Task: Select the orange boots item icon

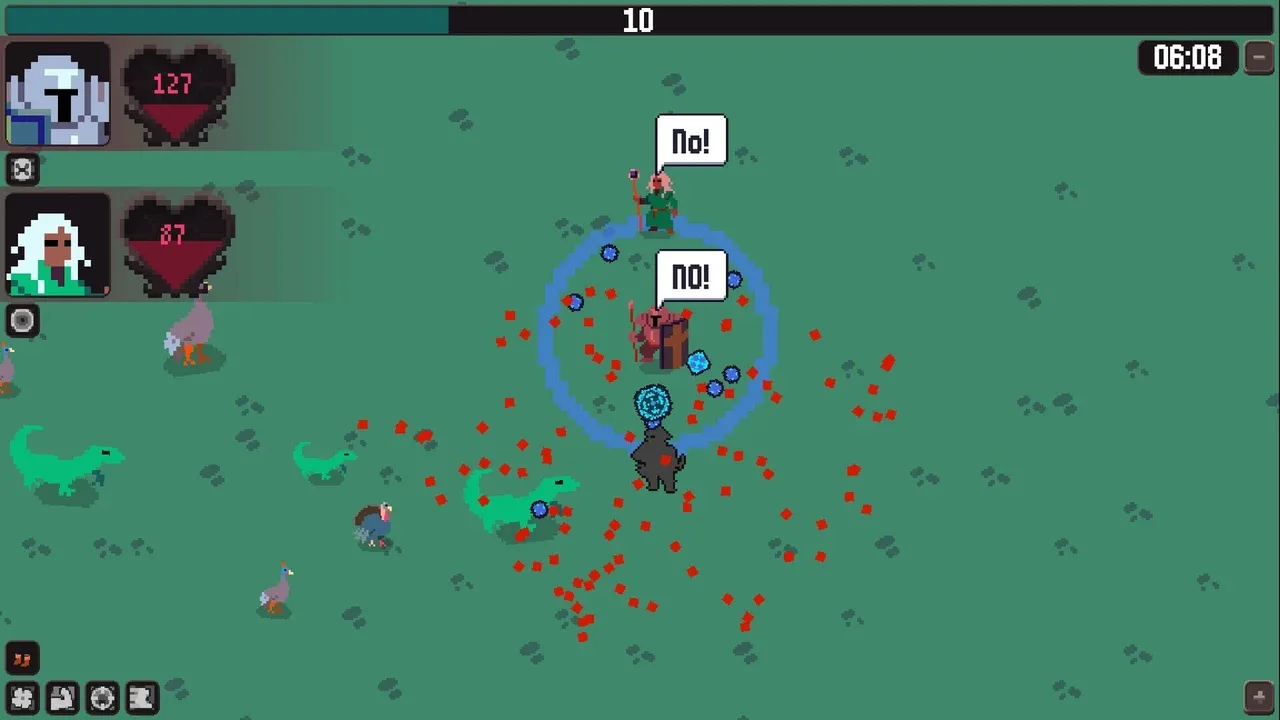Action: (22, 658)
